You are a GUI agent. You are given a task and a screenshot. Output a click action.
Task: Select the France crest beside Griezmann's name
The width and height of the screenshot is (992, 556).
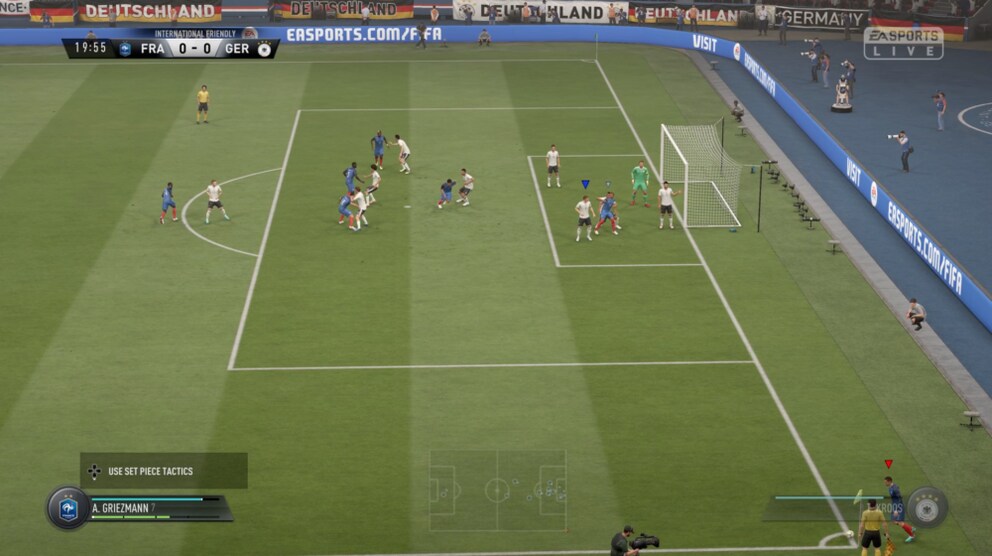click(68, 508)
